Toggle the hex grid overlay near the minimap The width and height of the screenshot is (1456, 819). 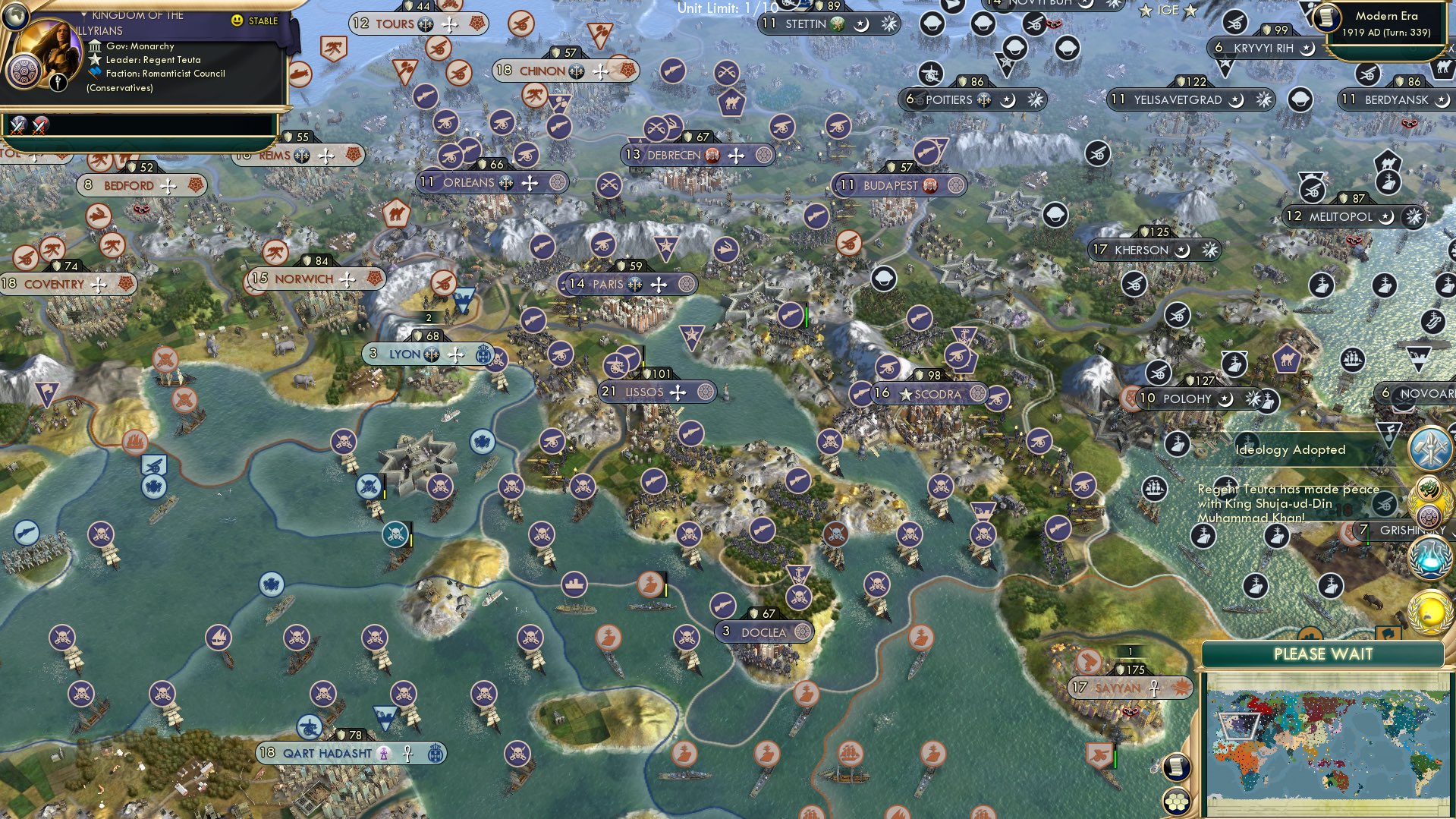[1177, 802]
